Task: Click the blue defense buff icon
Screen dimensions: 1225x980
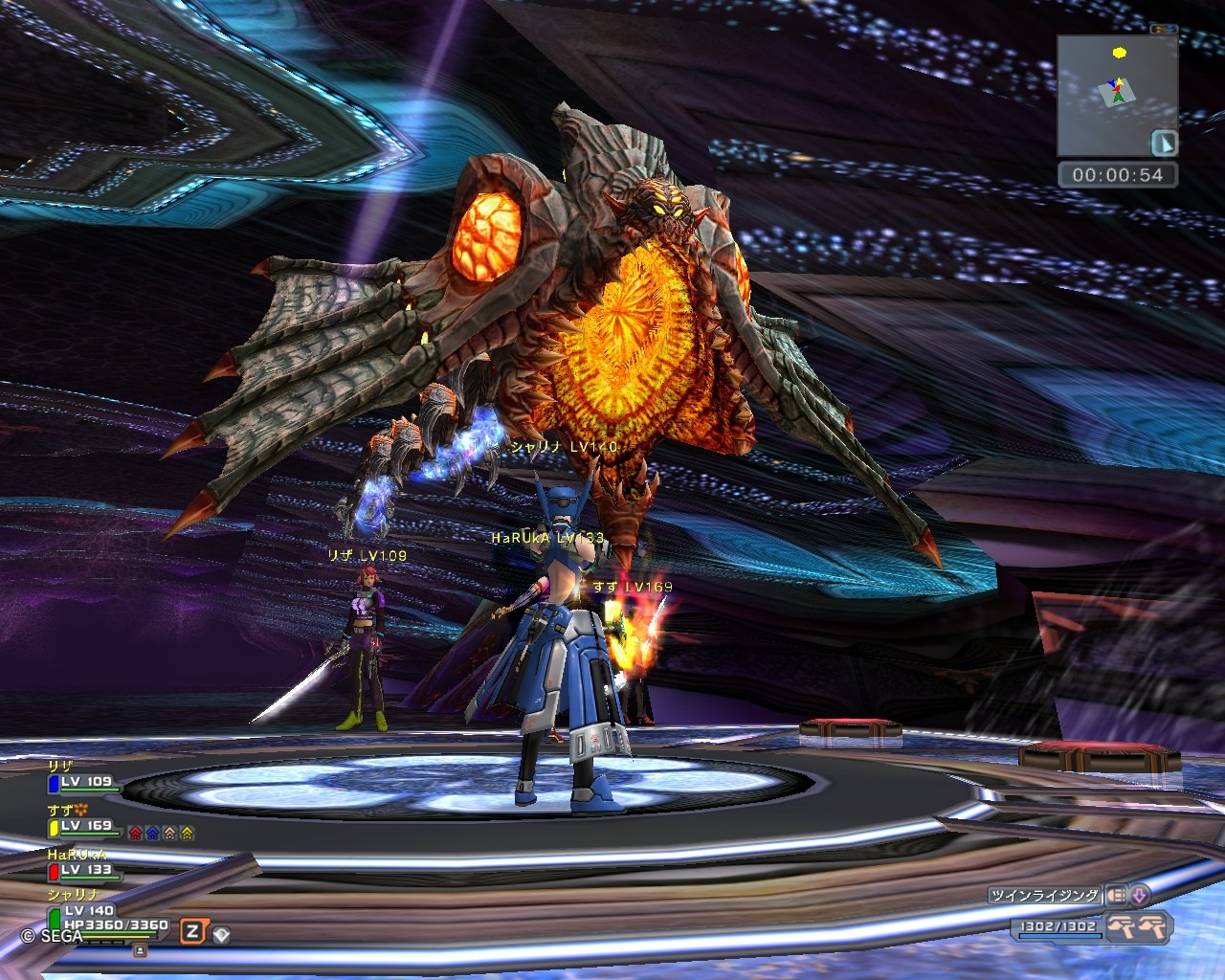Action: tap(152, 833)
